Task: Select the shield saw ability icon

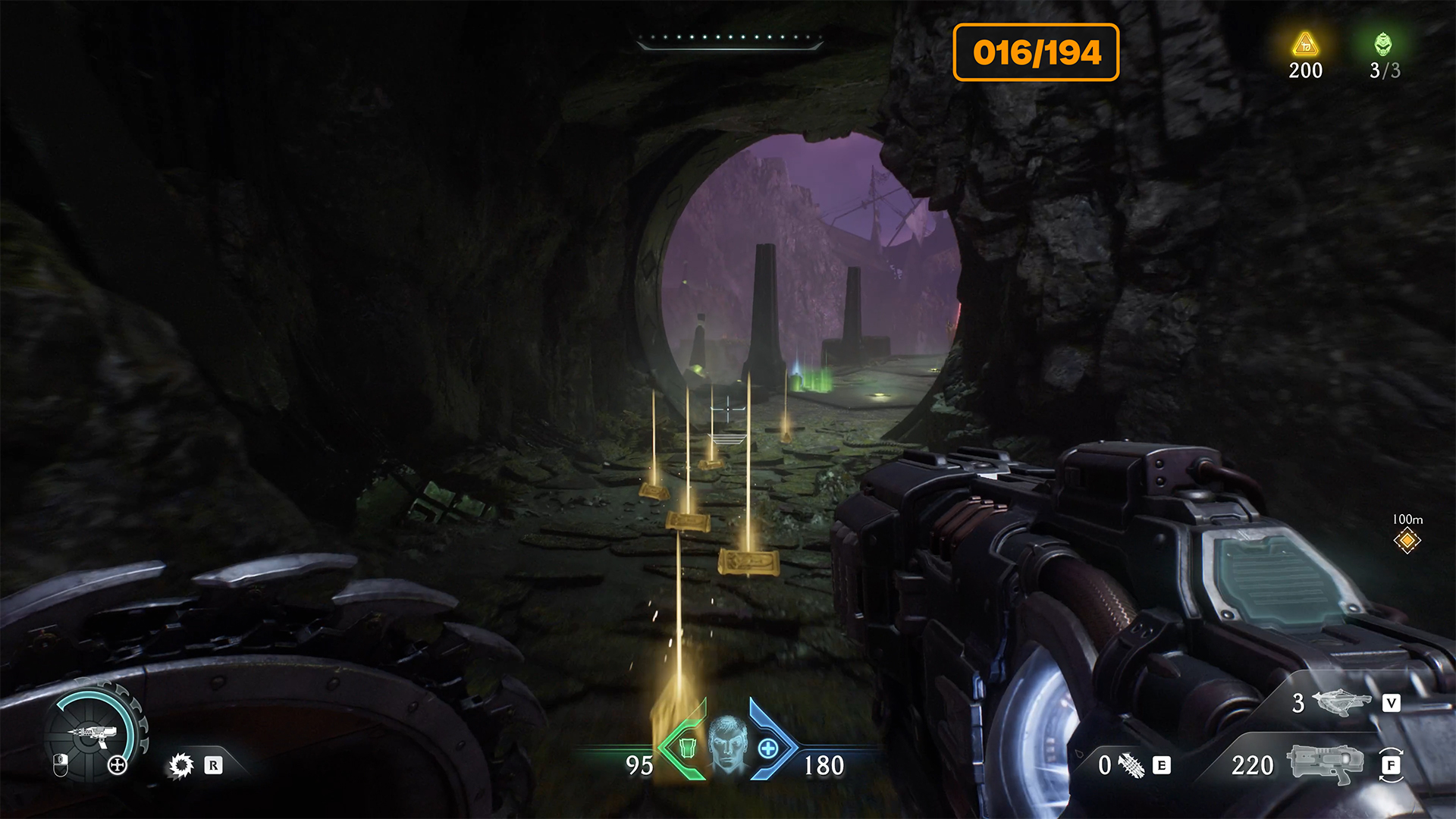Action: 180,765
